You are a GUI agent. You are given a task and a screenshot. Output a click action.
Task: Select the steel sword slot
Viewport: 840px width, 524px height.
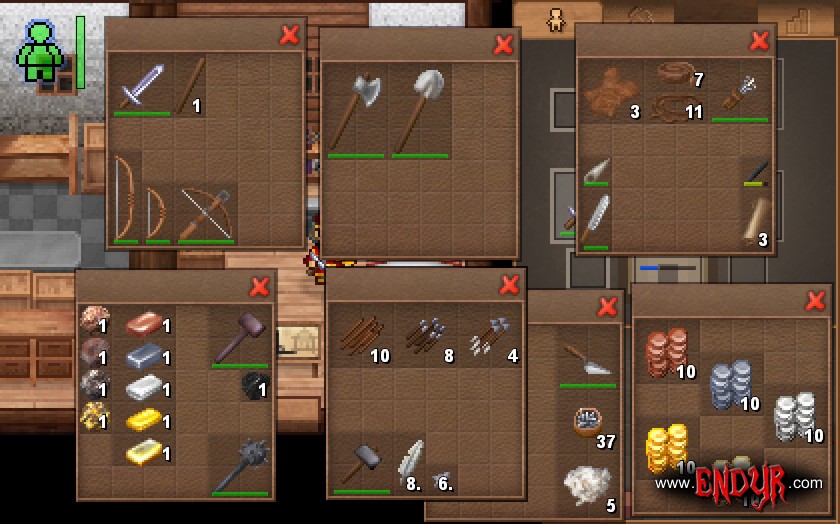(141, 88)
